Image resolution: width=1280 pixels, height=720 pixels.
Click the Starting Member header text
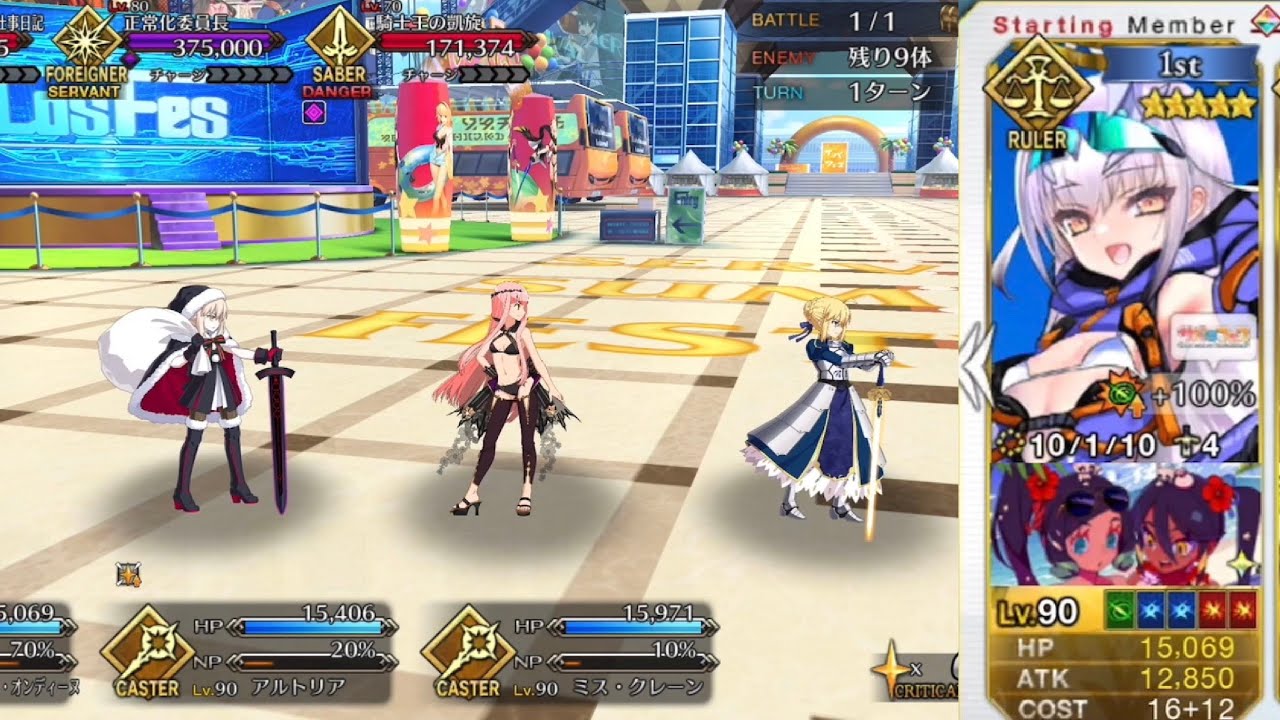click(x=1101, y=15)
